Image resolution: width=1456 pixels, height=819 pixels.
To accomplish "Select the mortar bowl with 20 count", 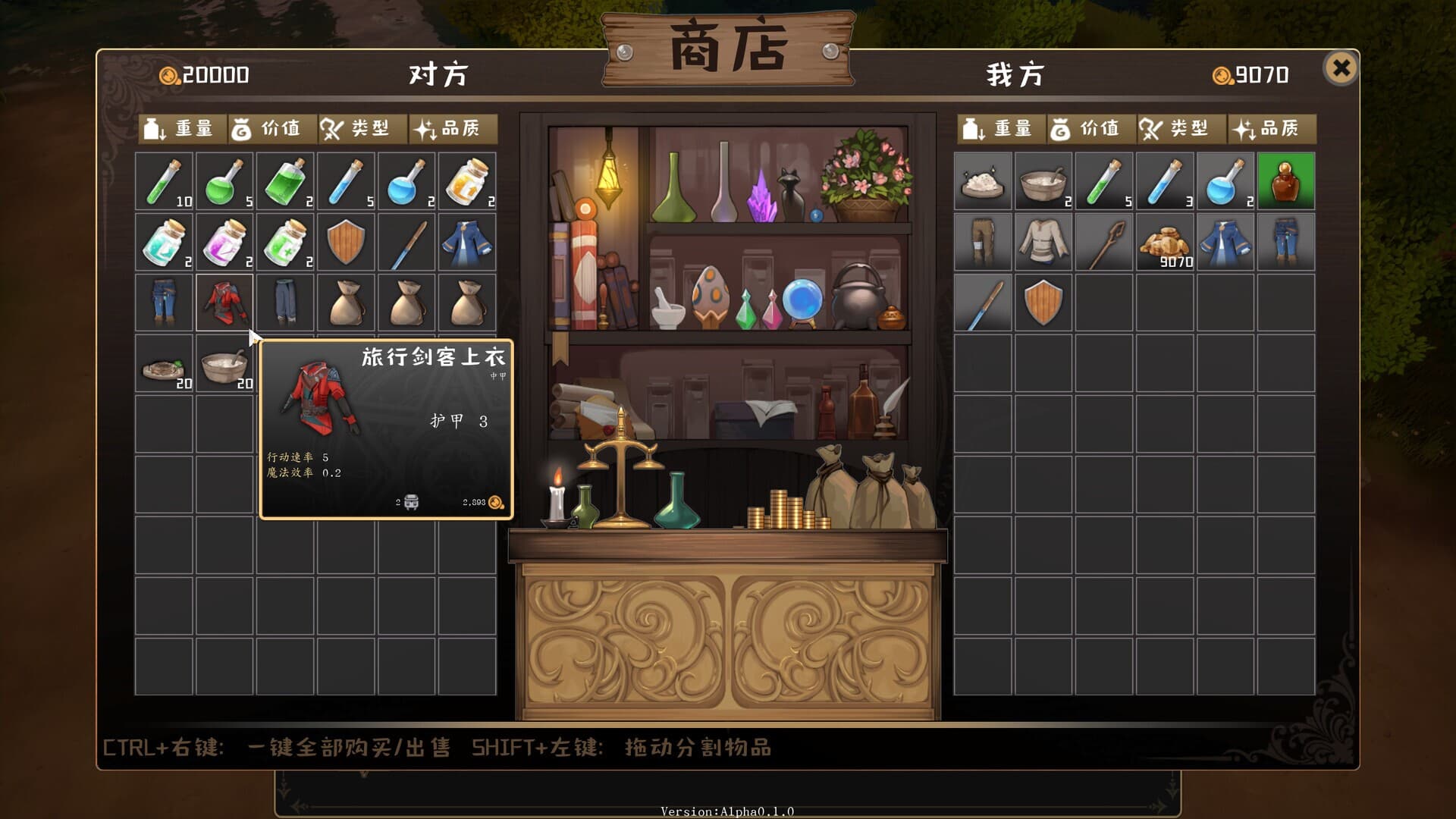I will pos(224,364).
